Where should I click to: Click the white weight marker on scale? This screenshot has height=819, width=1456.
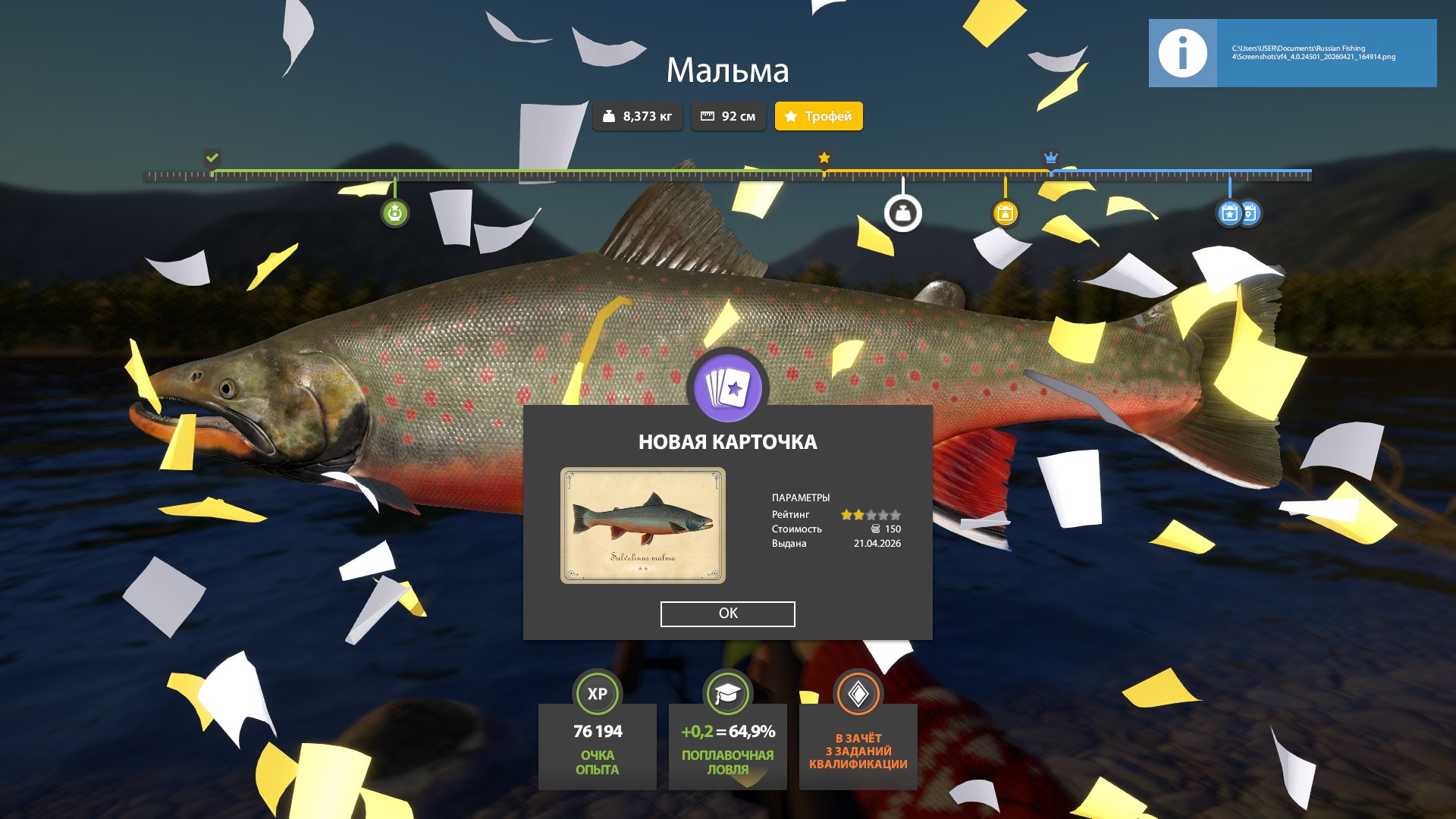(x=902, y=214)
